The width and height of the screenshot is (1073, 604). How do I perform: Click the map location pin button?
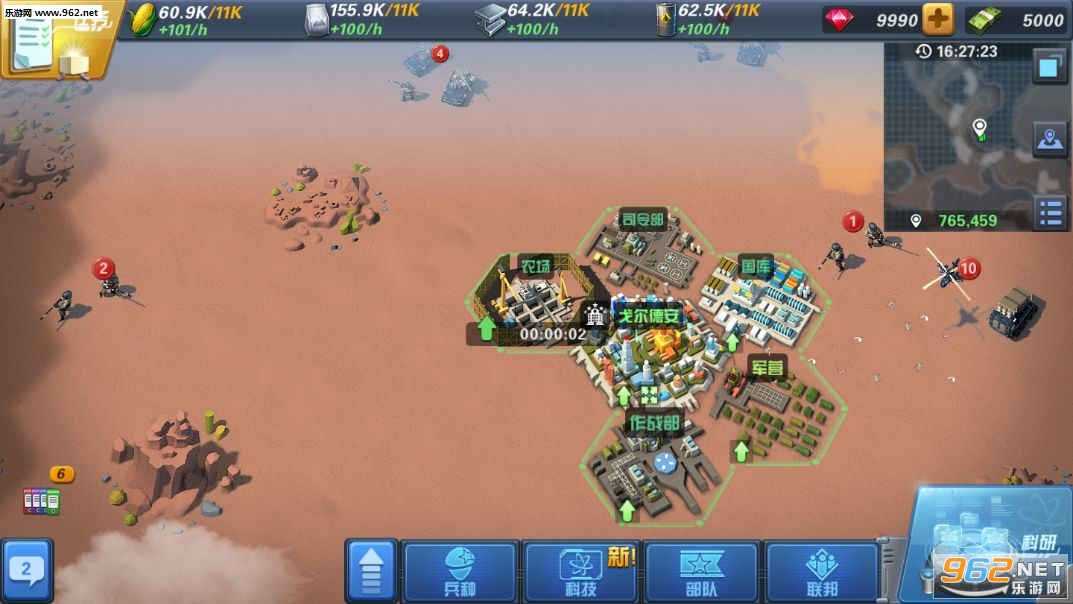click(1050, 141)
